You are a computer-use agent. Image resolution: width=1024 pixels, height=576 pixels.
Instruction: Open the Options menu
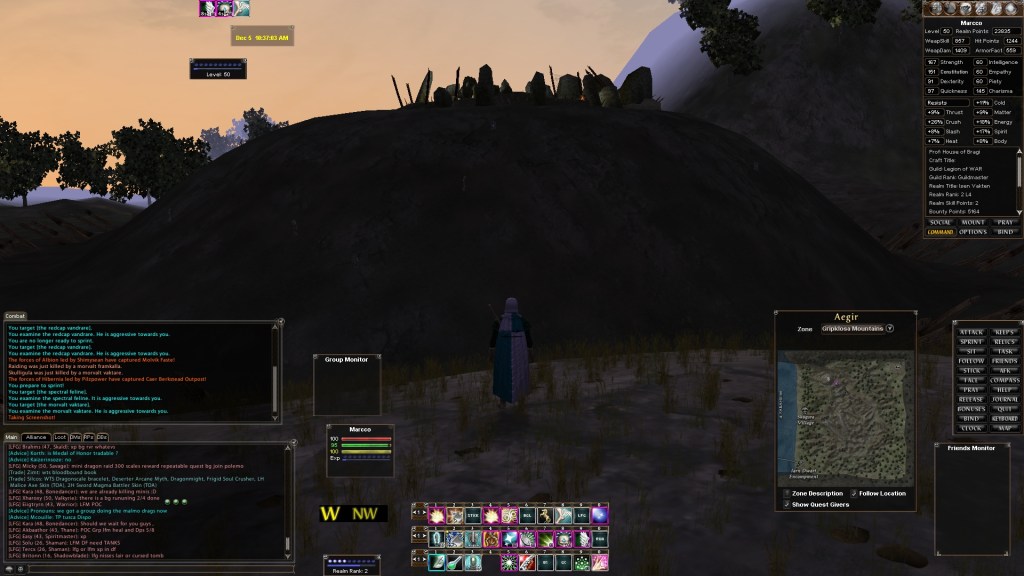pos(973,232)
